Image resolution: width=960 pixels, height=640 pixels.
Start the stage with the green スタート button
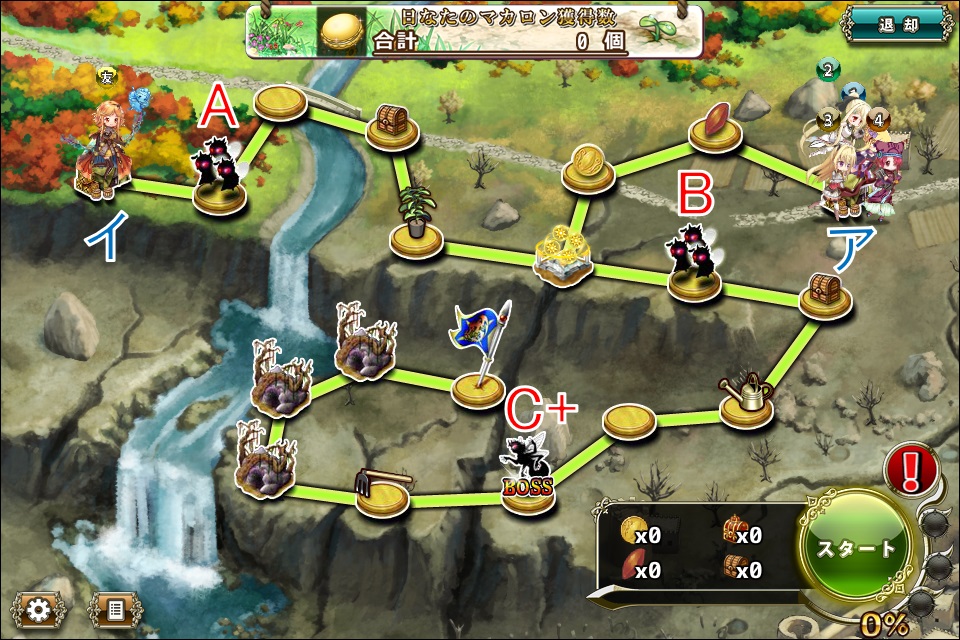858,549
